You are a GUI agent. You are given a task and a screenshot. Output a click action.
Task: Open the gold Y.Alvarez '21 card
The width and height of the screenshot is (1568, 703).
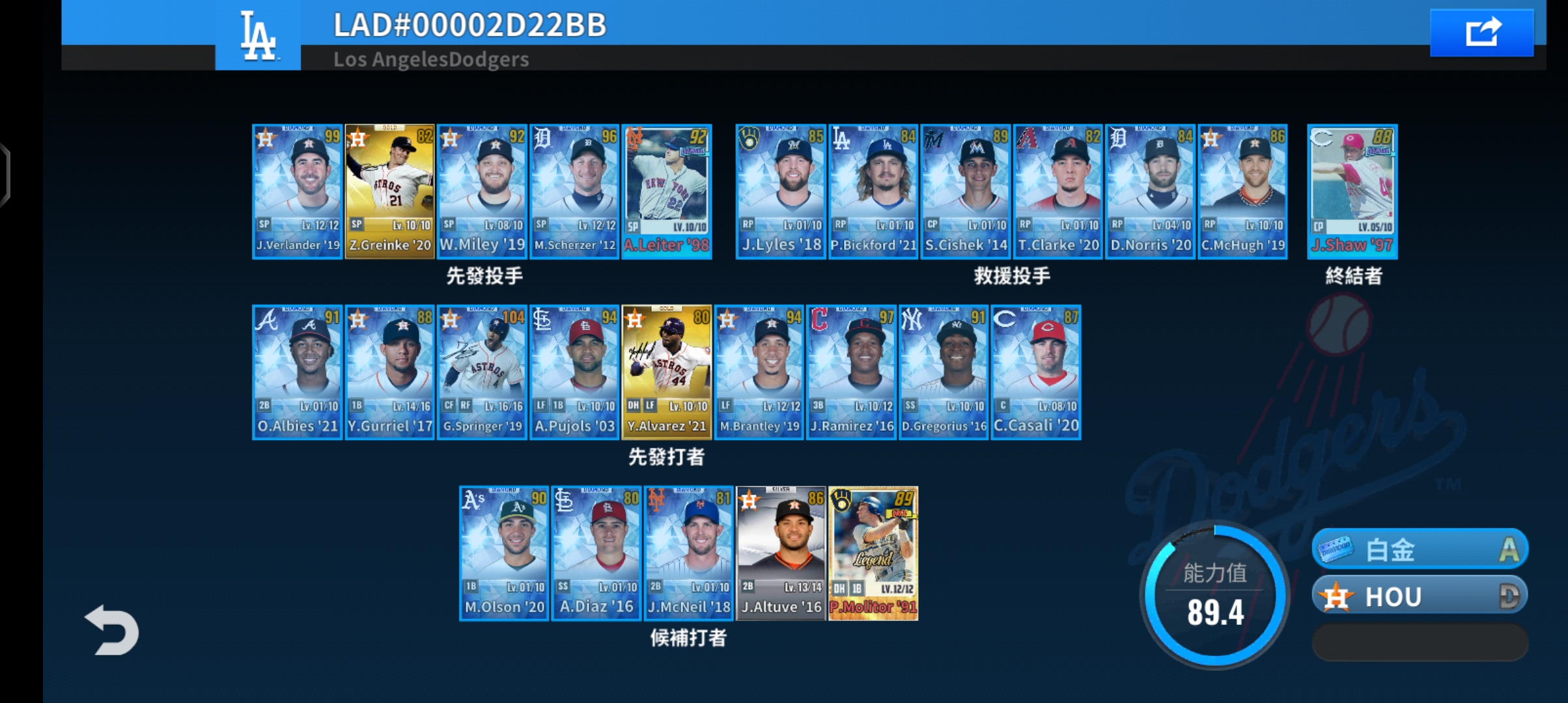667,372
